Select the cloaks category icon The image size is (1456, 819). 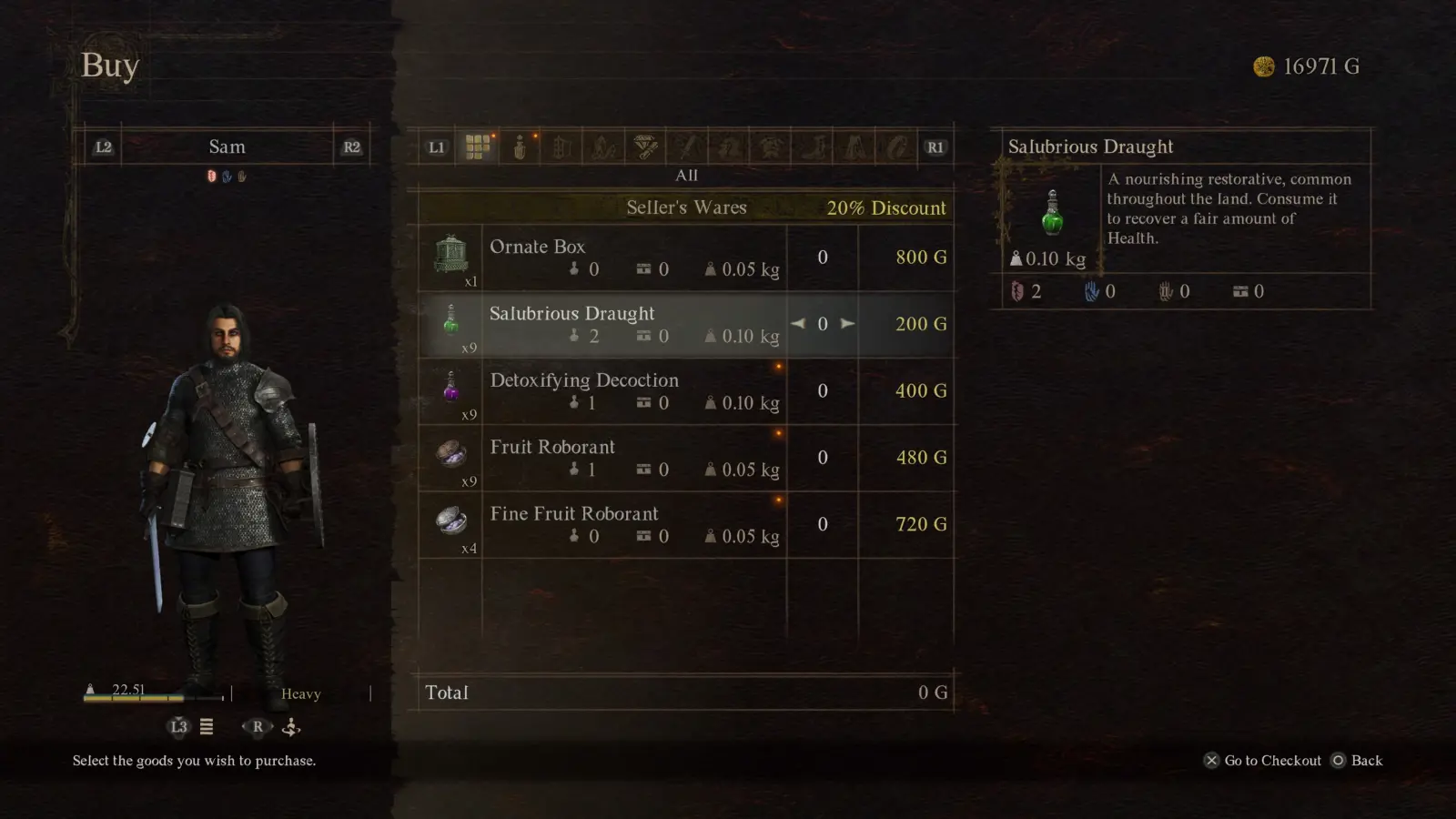[x=854, y=146]
